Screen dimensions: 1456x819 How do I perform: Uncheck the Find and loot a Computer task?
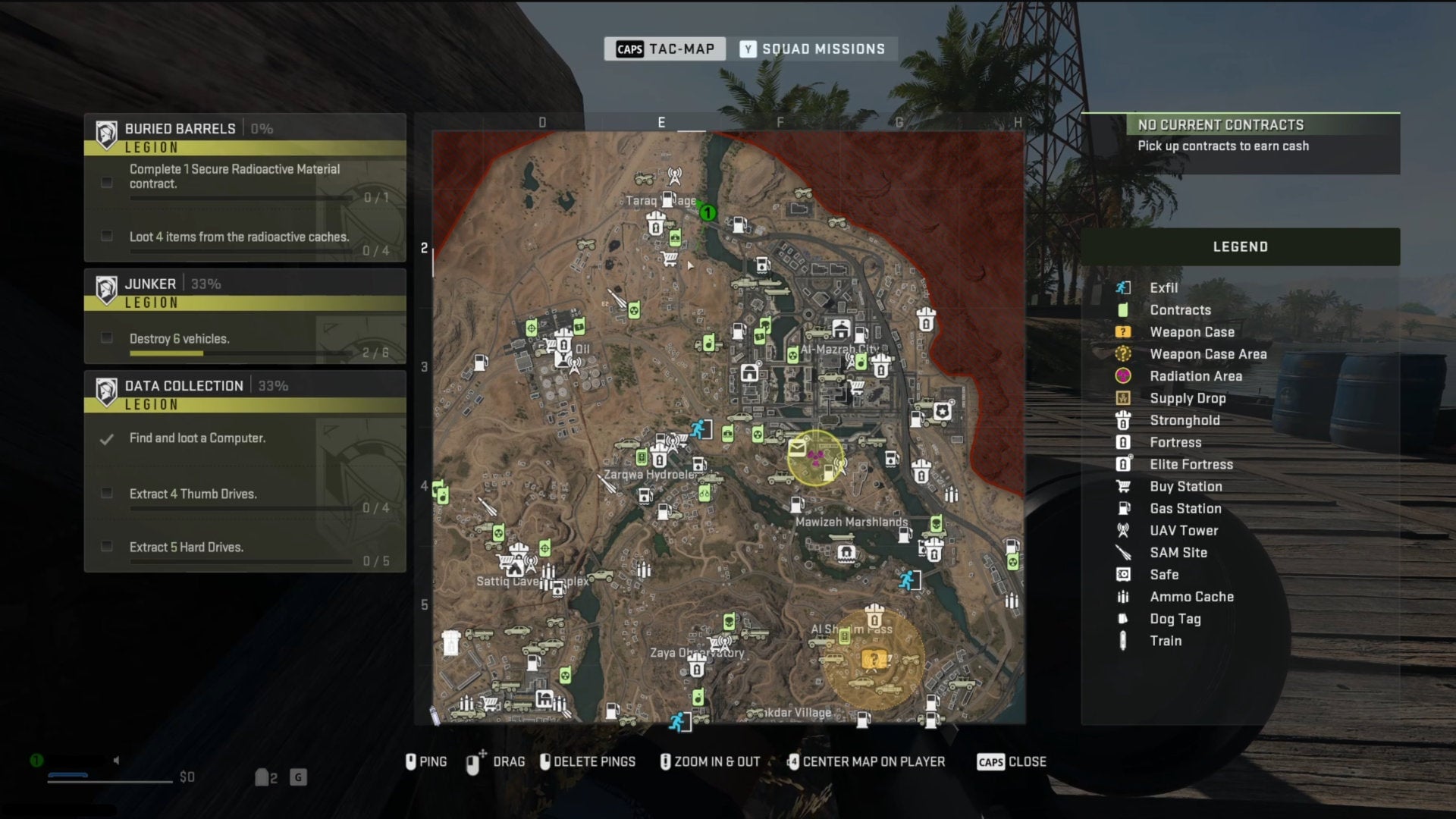(106, 438)
